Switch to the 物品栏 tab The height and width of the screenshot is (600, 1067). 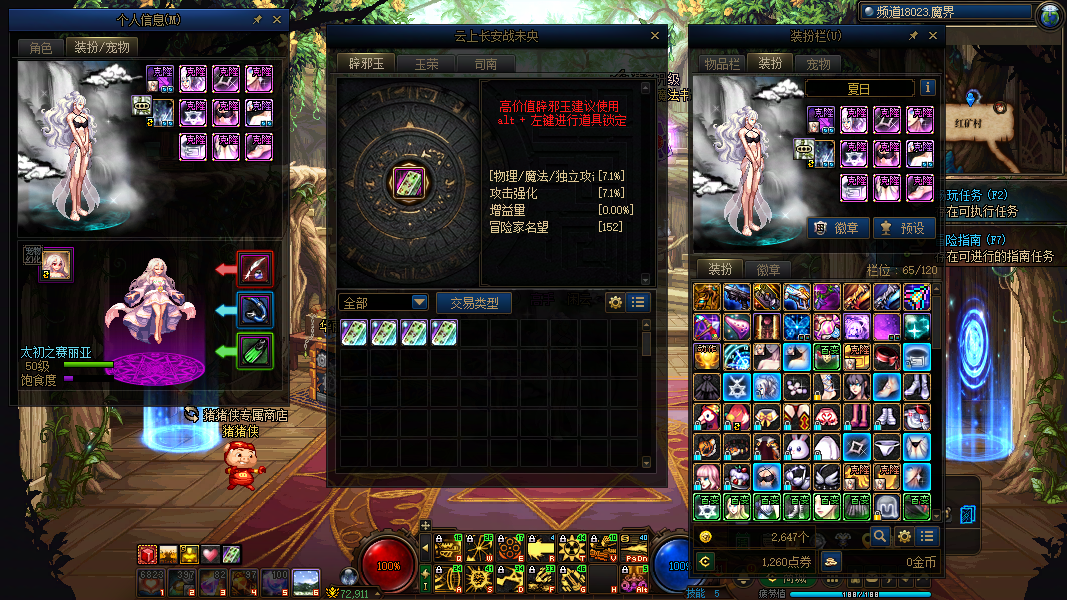click(721, 63)
